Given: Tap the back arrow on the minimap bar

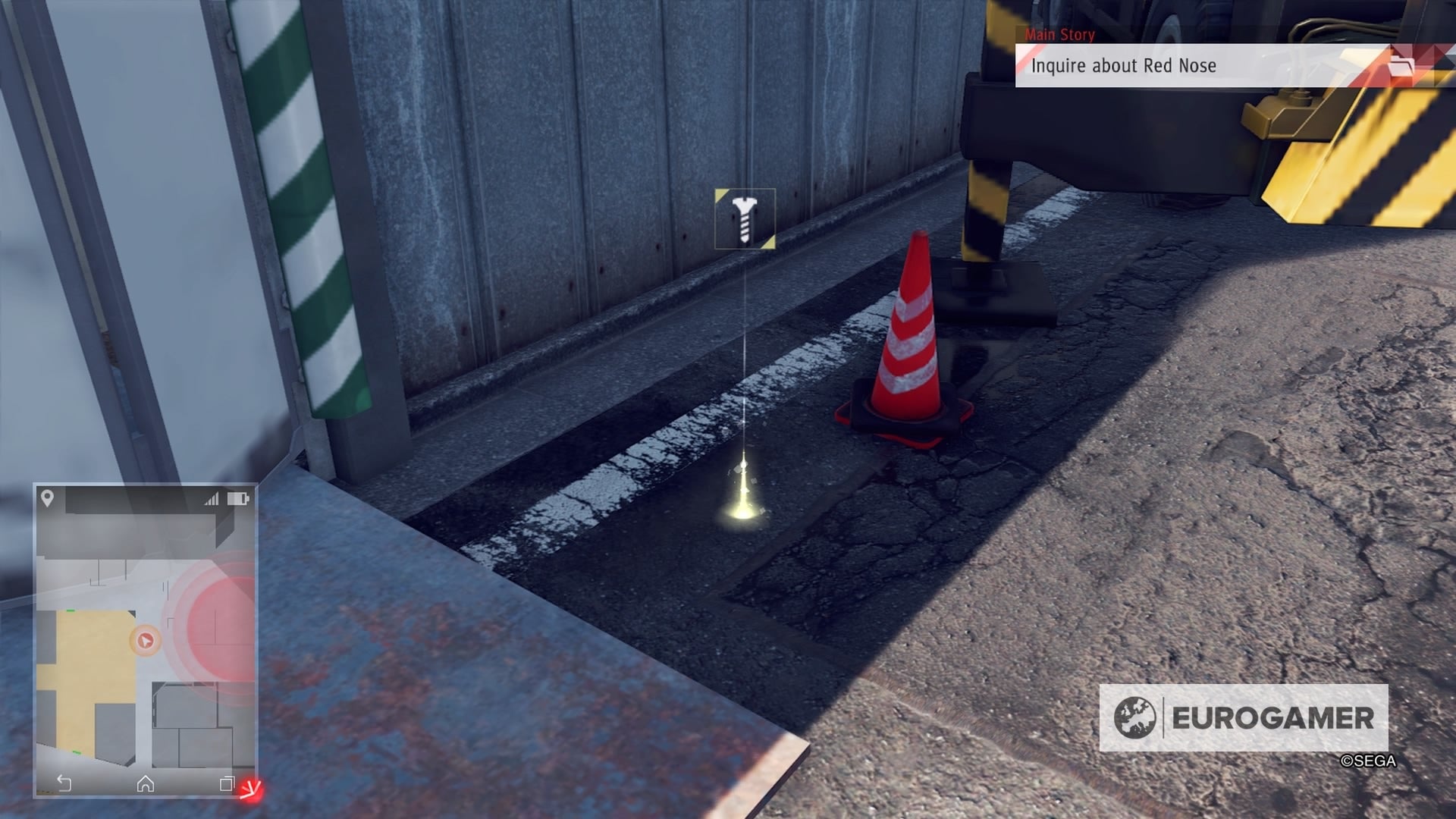Looking at the screenshot, I should pyautogui.click(x=64, y=783).
